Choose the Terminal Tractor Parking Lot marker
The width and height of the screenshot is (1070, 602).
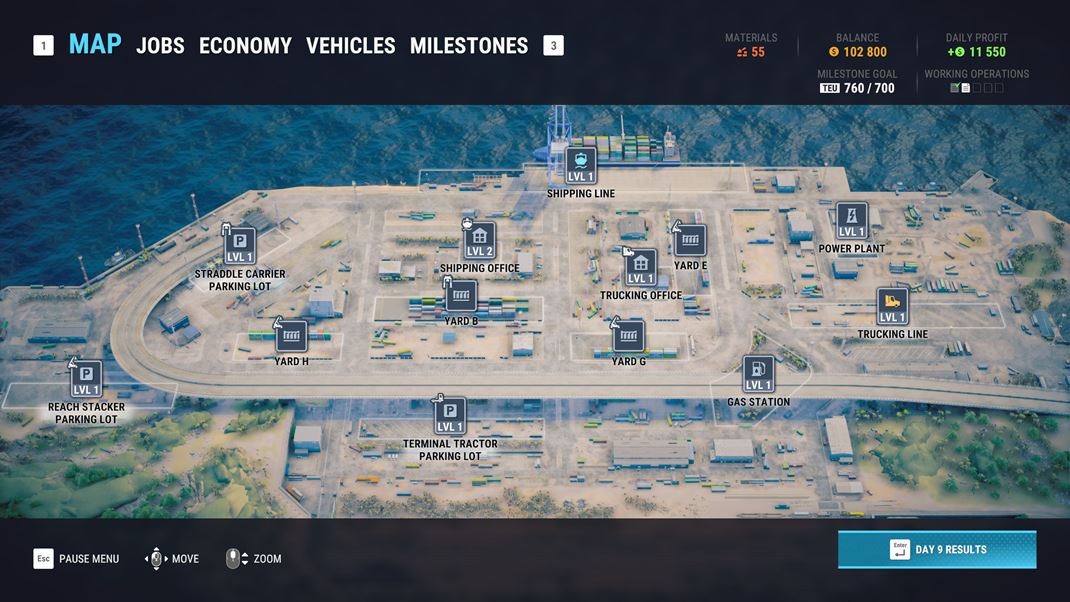click(x=450, y=416)
